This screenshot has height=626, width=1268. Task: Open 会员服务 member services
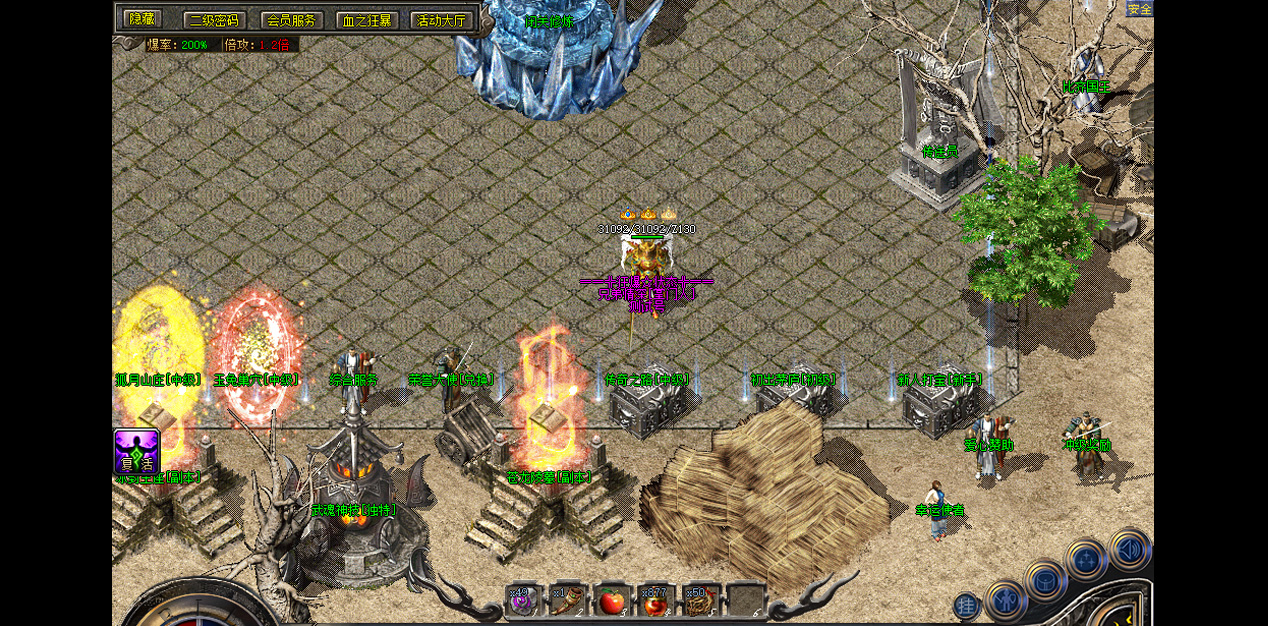[291, 20]
